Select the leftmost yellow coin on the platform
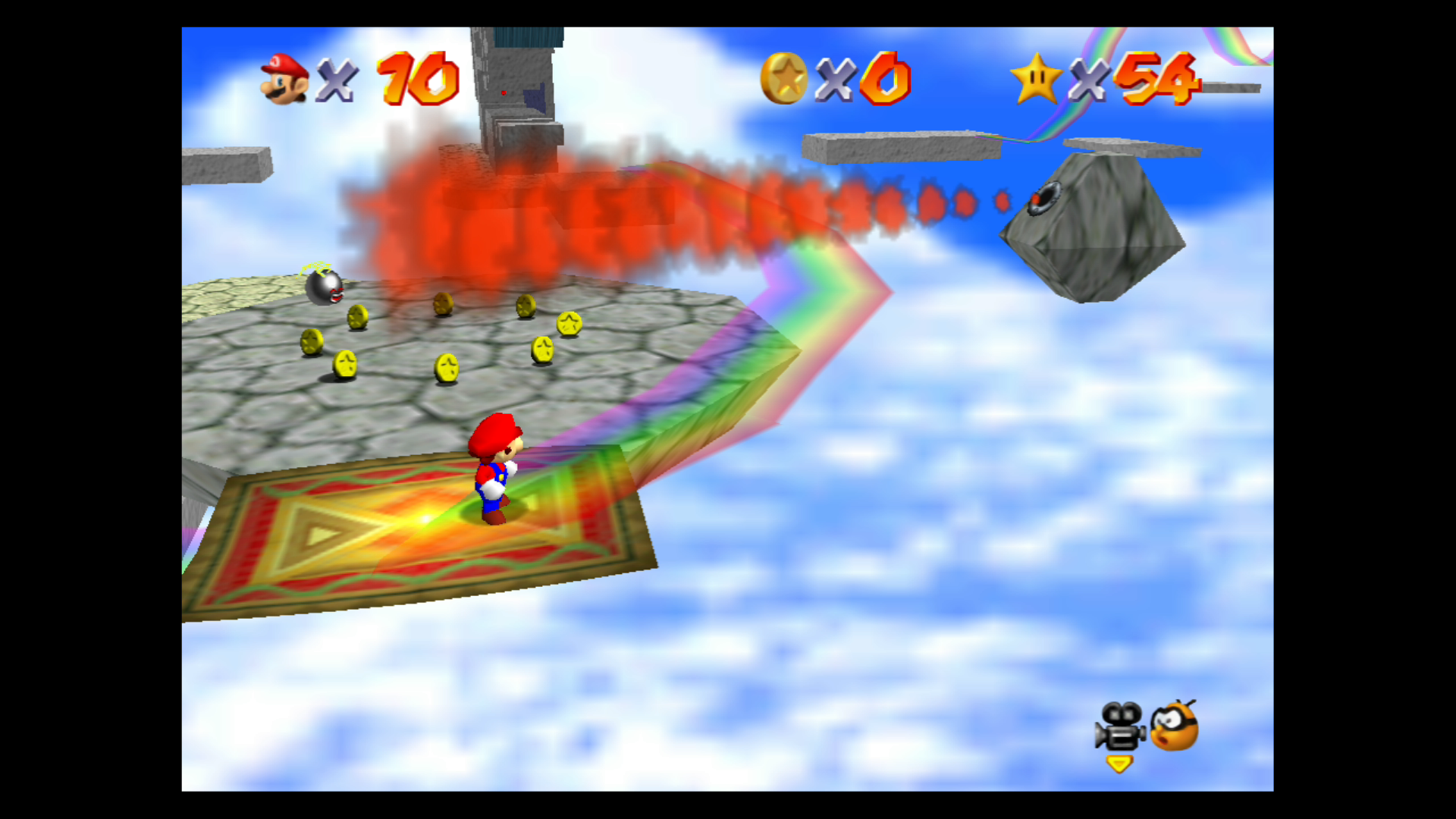 311,343
